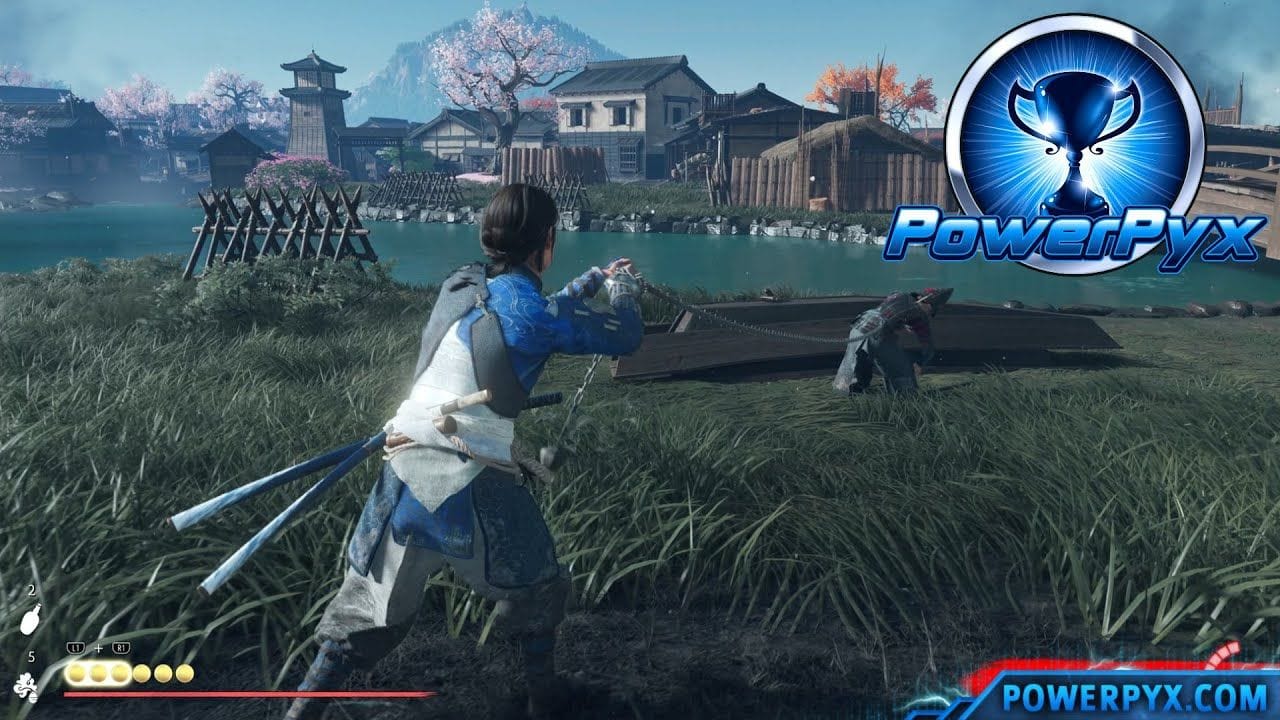Click the L1 button prompt icon
This screenshot has height=720, width=1280.
[76, 648]
